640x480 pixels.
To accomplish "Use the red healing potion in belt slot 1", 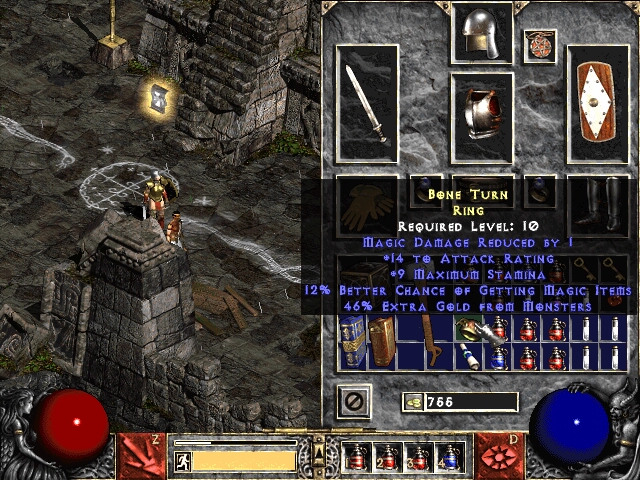I will pos(355,459).
